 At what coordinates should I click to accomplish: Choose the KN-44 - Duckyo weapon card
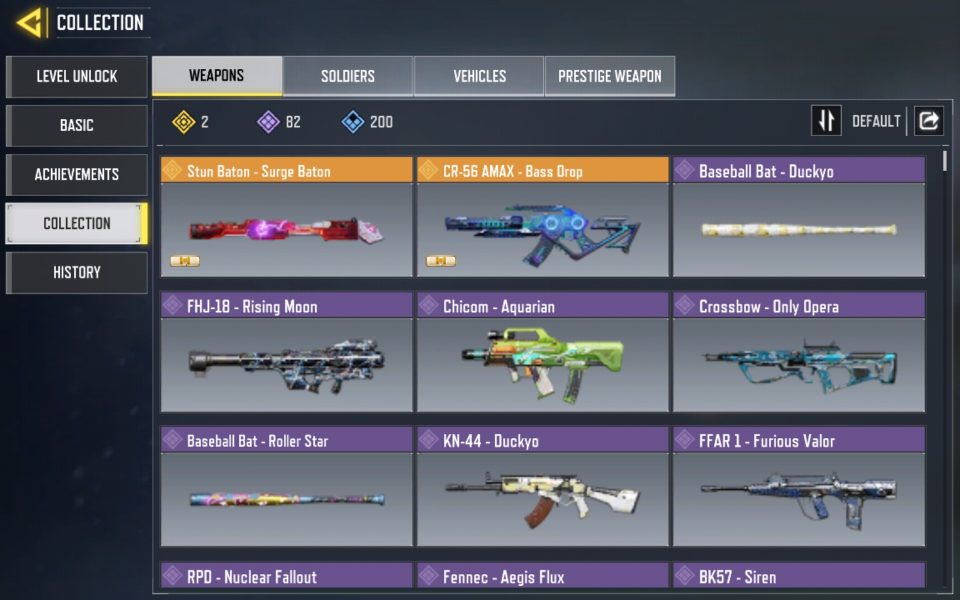pyautogui.click(x=542, y=487)
